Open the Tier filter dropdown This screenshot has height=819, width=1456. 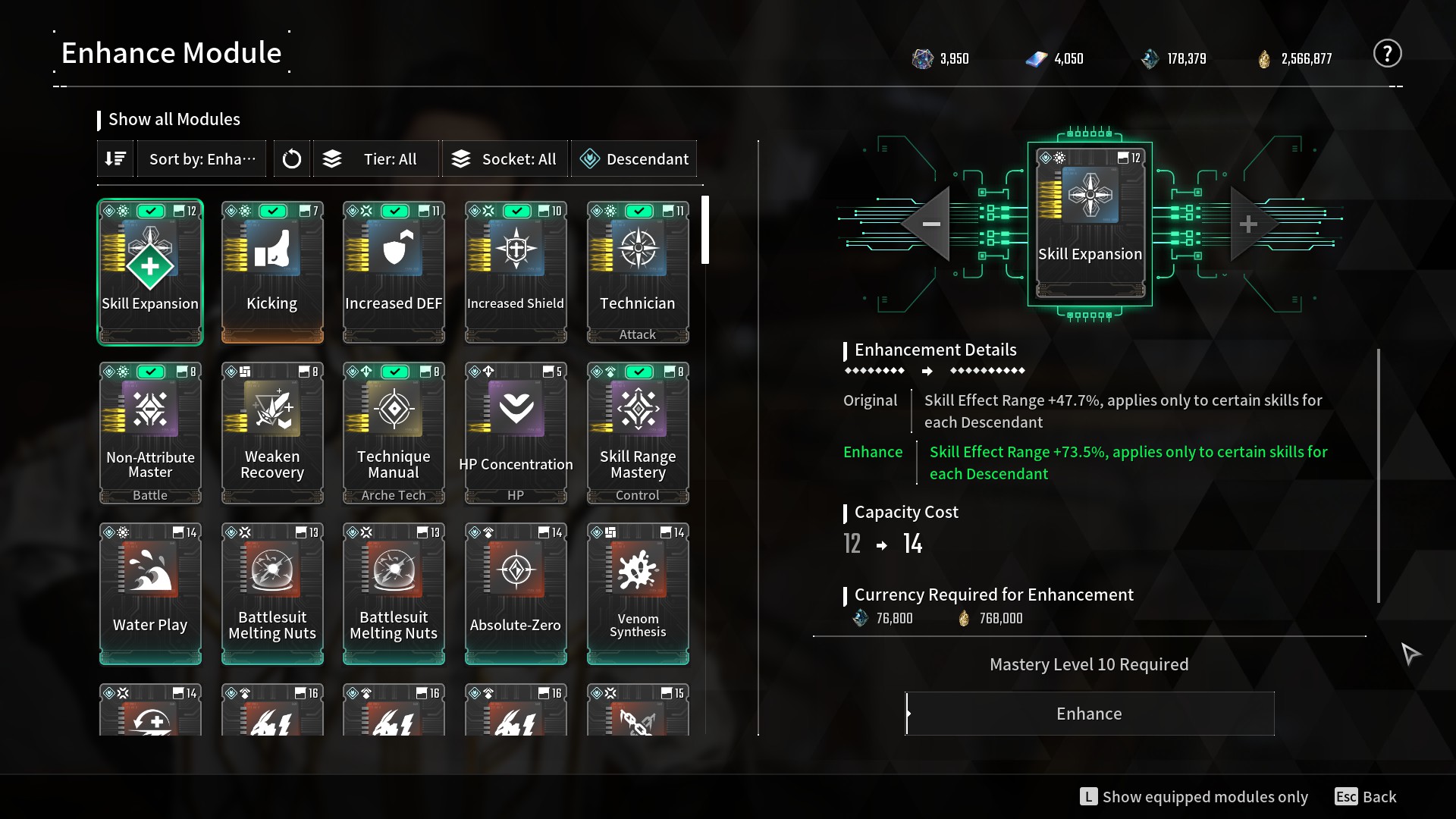(376, 159)
